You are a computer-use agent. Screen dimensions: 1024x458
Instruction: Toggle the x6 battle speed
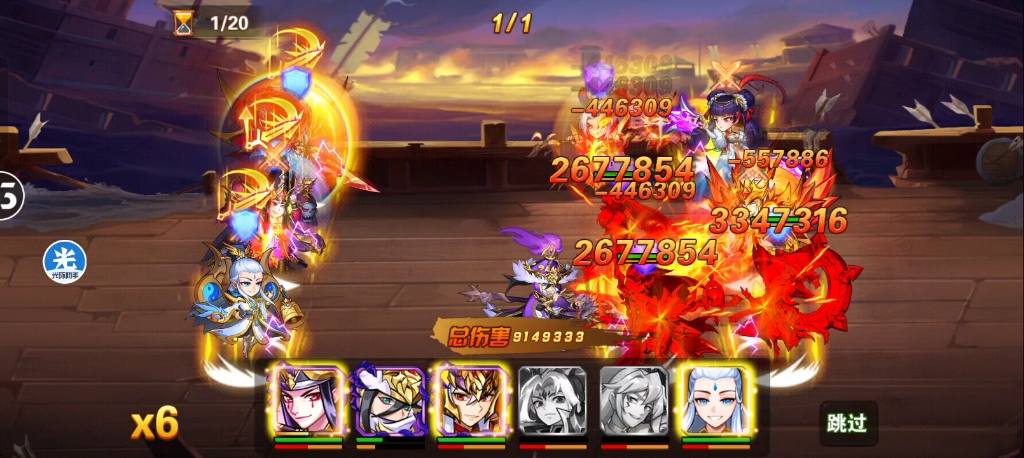pos(155,424)
